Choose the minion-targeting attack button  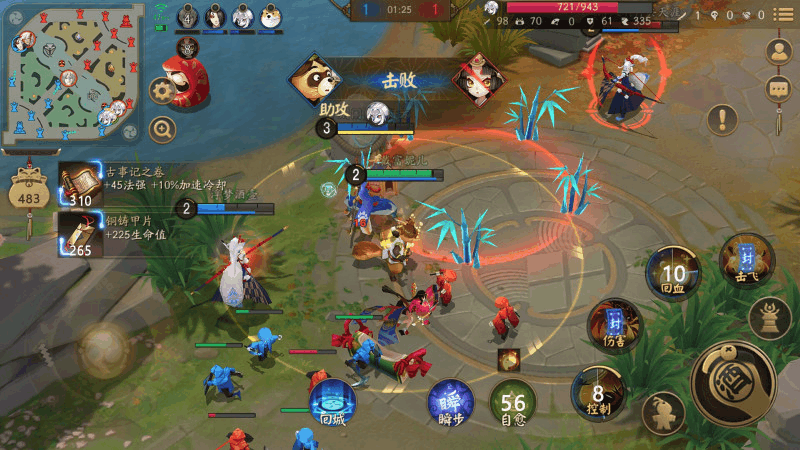pyautogui.click(x=661, y=411)
